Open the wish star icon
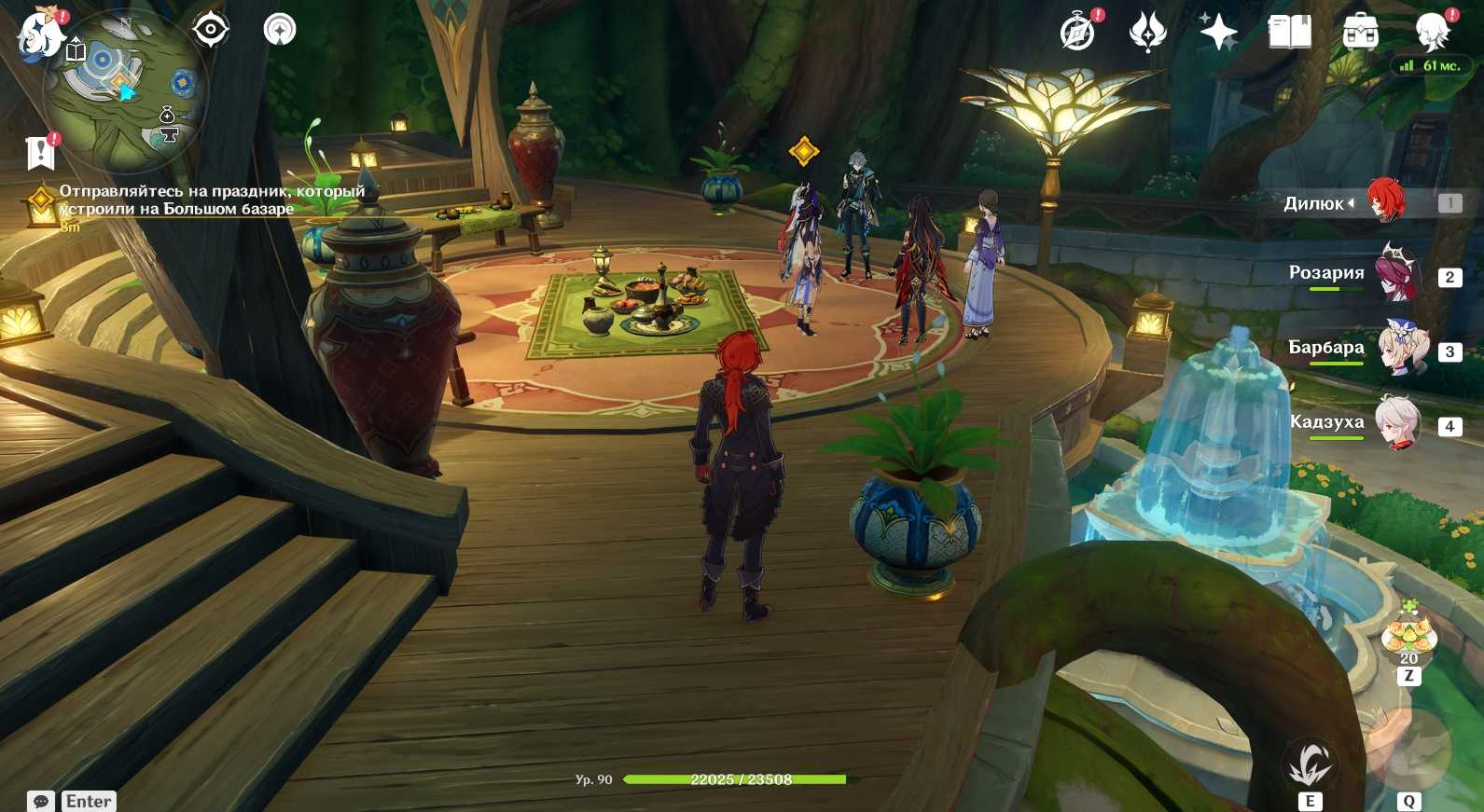 click(x=1218, y=33)
